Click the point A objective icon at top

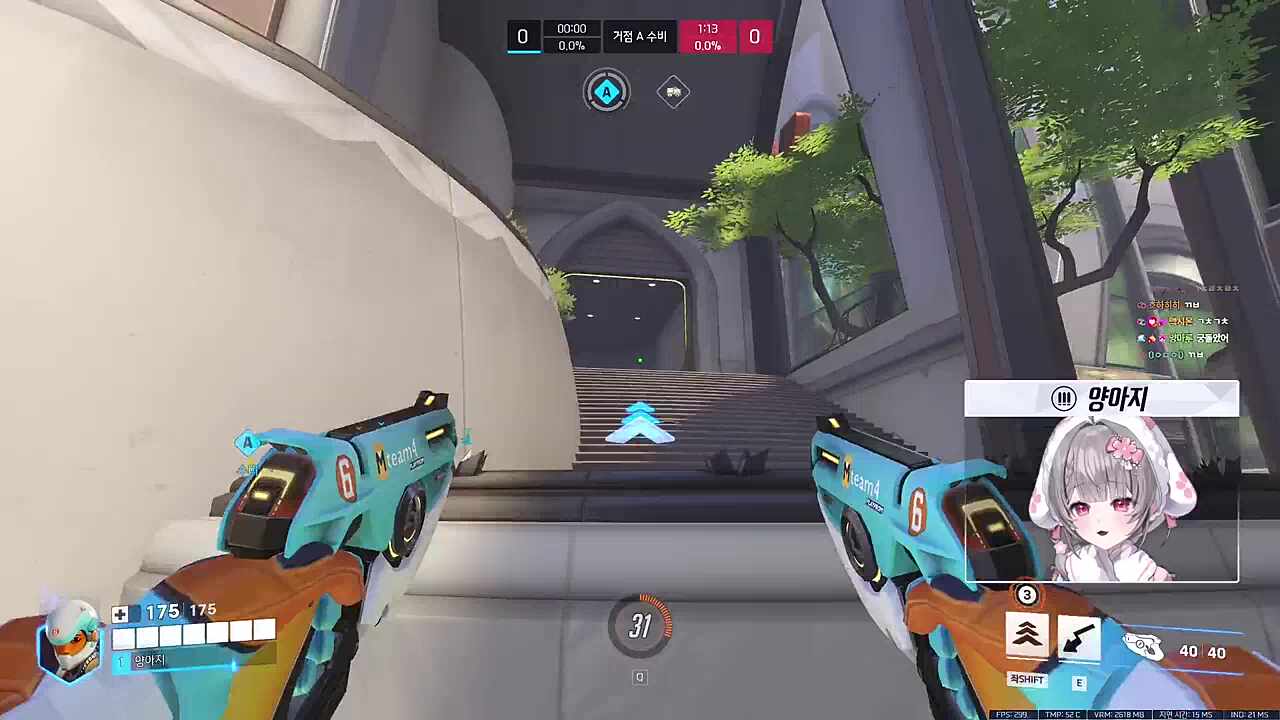[606, 93]
